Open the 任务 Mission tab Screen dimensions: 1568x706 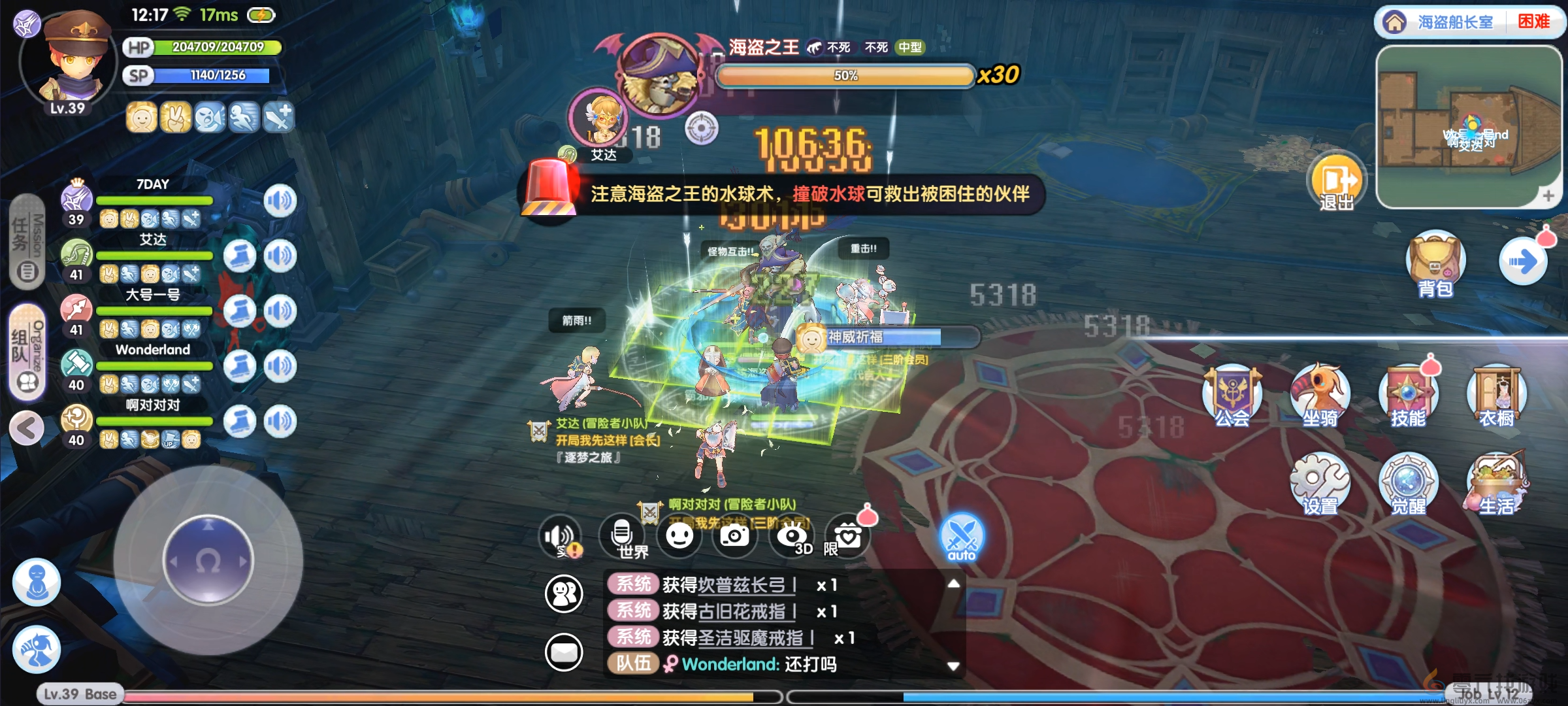click(27, 242)
